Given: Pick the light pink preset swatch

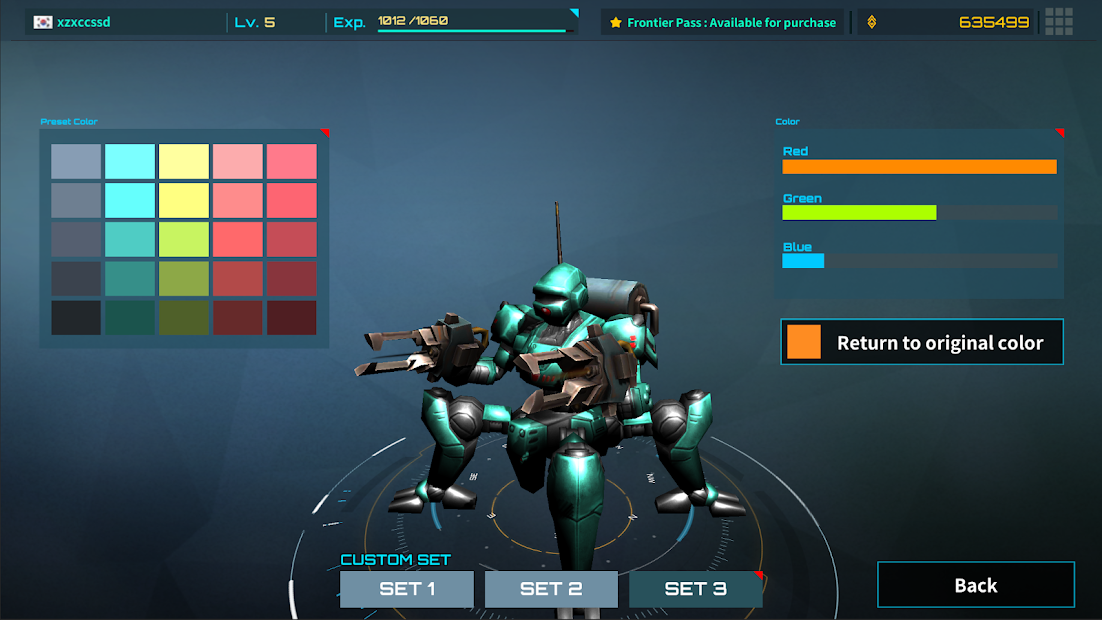Looking at the screenshot, I should pos(238,162).
